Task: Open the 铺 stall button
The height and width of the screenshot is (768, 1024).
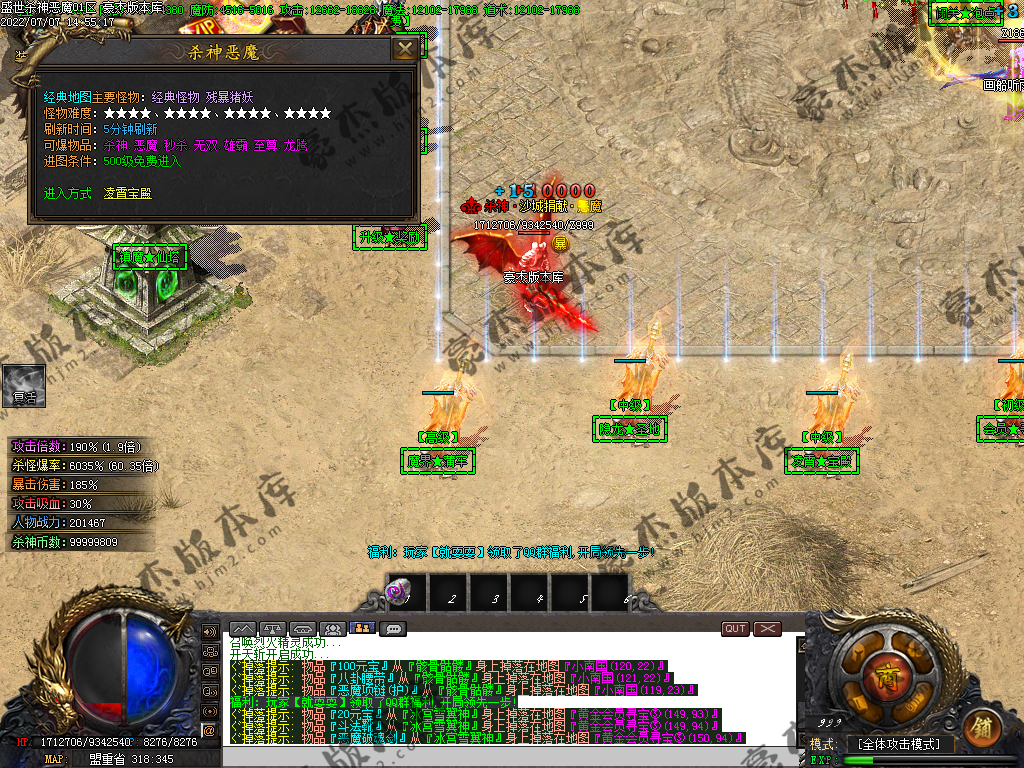Action: click(x=982, y=723)
